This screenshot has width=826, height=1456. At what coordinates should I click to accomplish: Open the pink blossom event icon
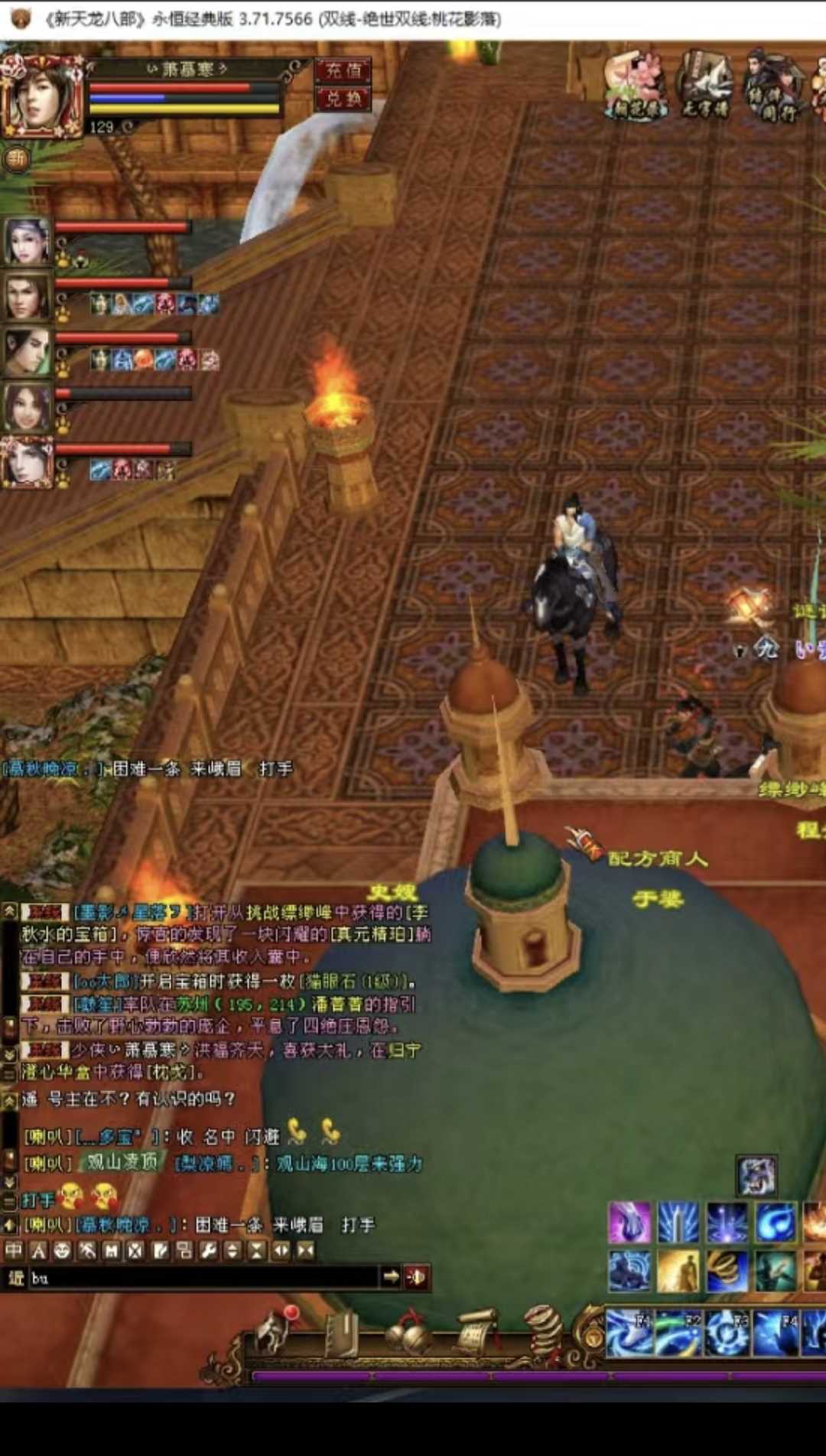(x=636, y=84)
